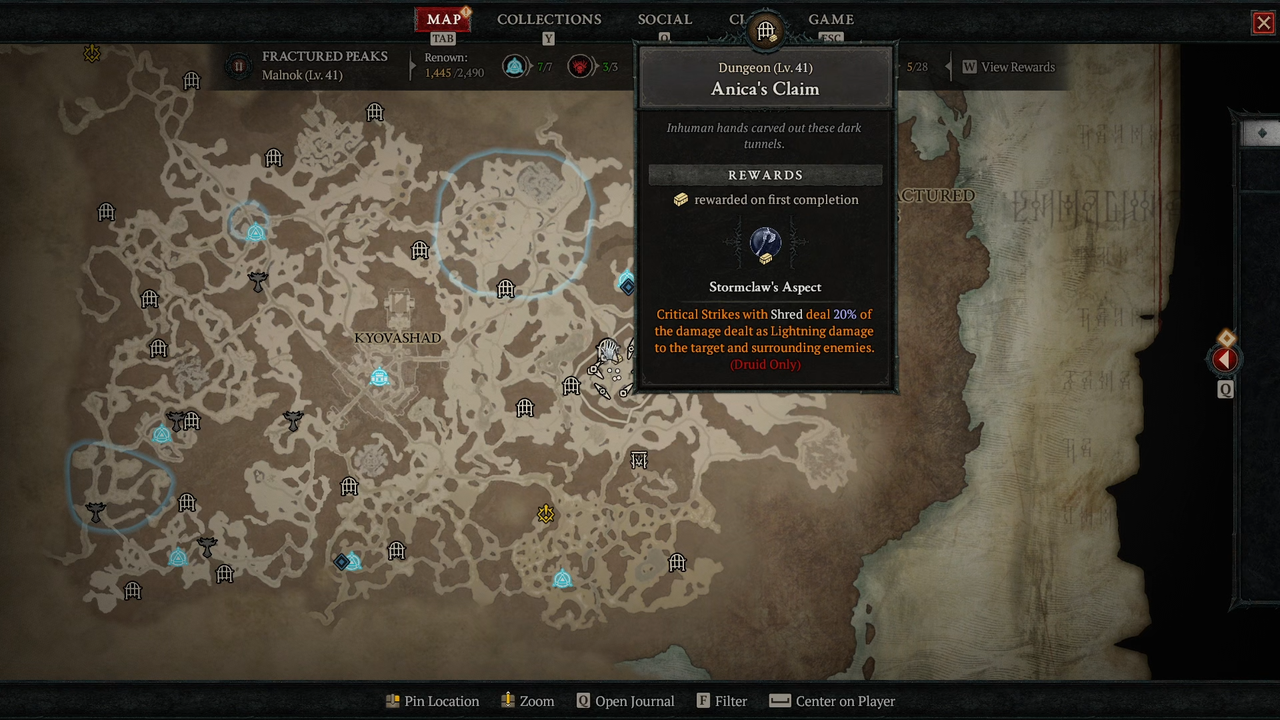Screen dimensions: 1280x720
Task: Click the Q journal shortcut on the right edge
Action: coord(1225,389)
